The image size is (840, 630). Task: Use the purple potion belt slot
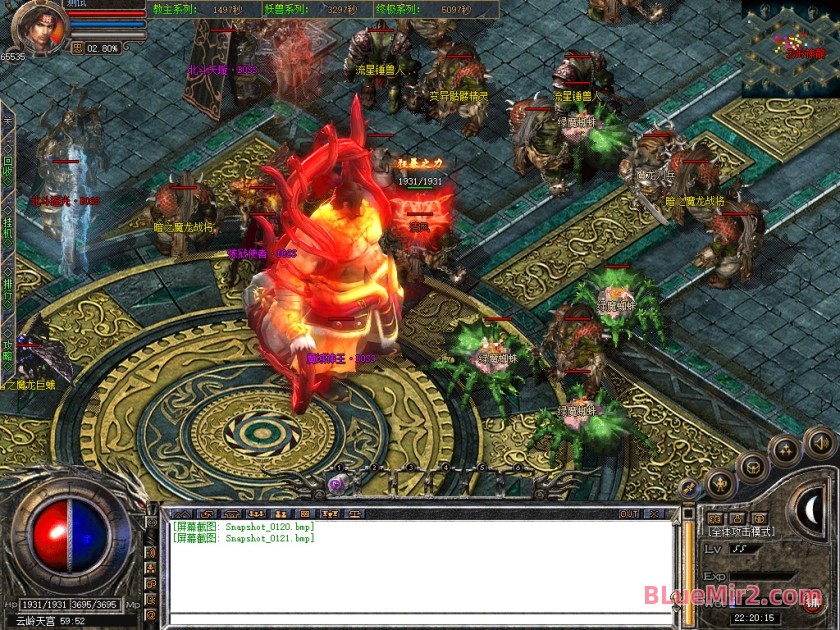[338, 483]
